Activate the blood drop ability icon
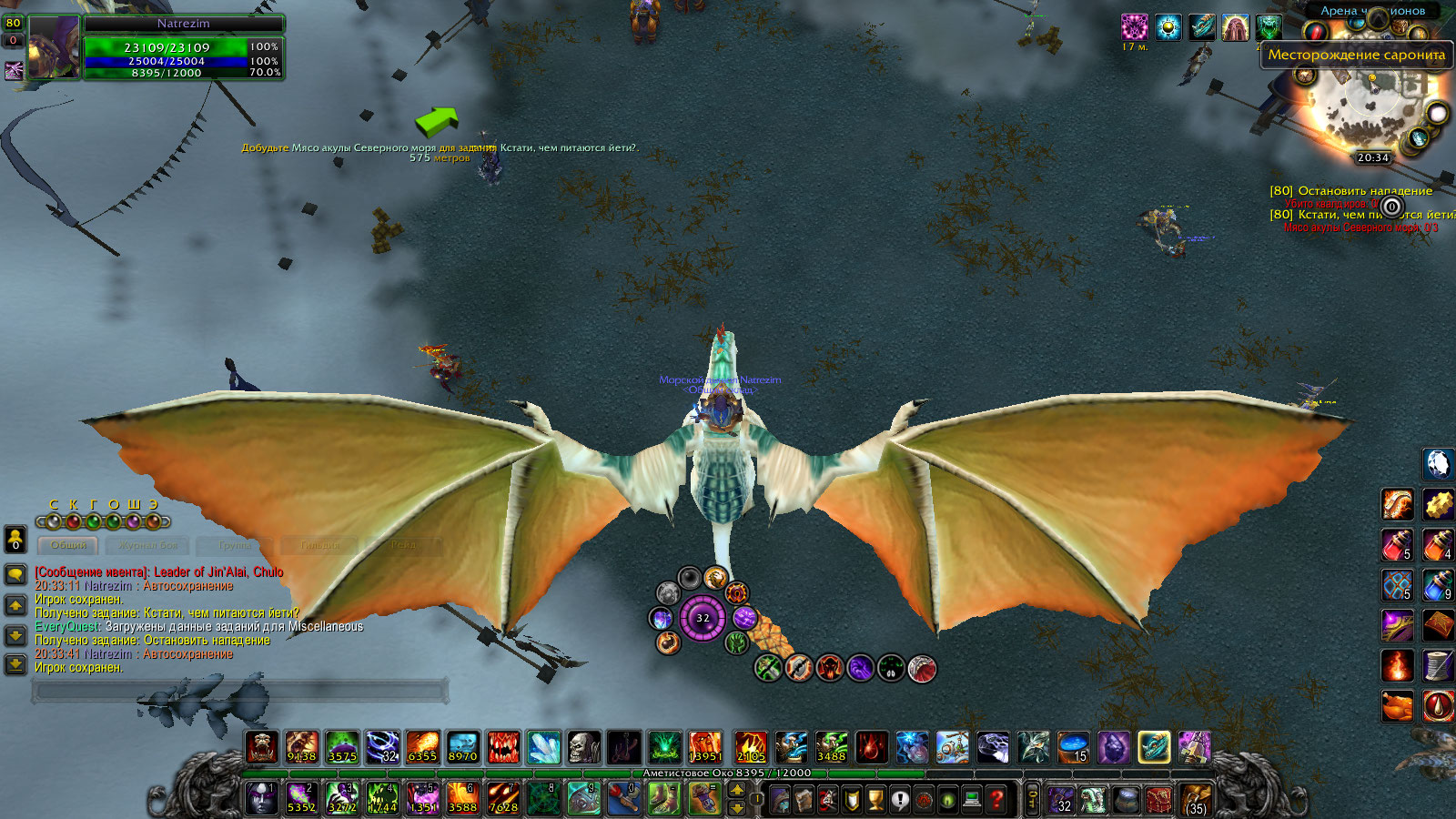The width and height of the screenshot is (1456, 819). (x=1438, y=705)
